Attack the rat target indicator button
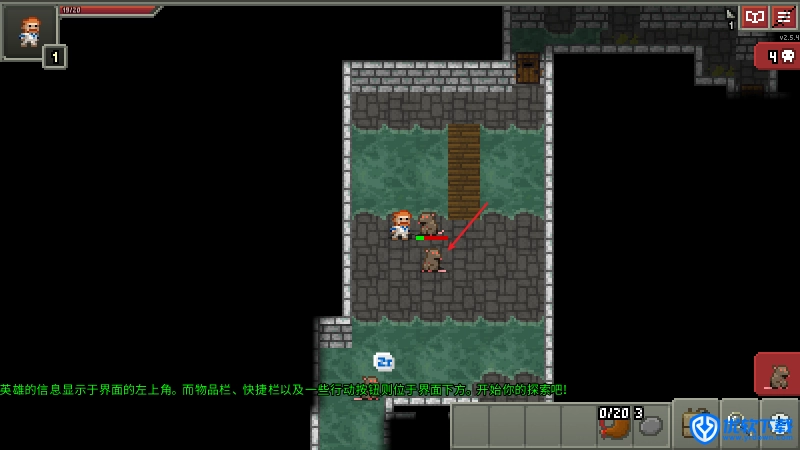The height and width of the screenshot is (450, 800). point(778,376)
